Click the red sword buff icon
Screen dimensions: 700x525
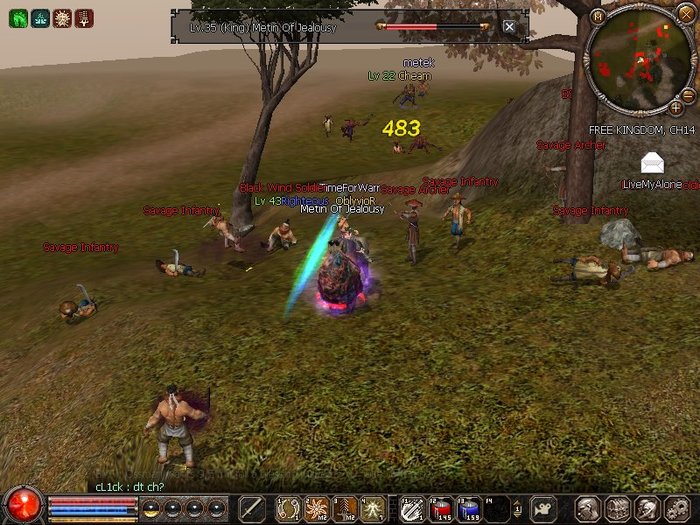pyautogui.click(x=83, y=18)
